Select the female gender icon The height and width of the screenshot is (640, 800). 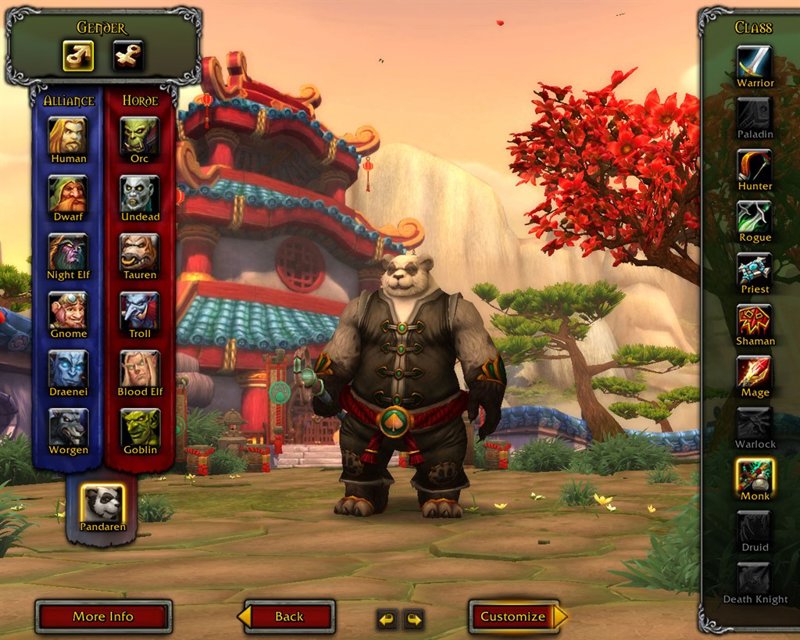click(x=127, y=56)
